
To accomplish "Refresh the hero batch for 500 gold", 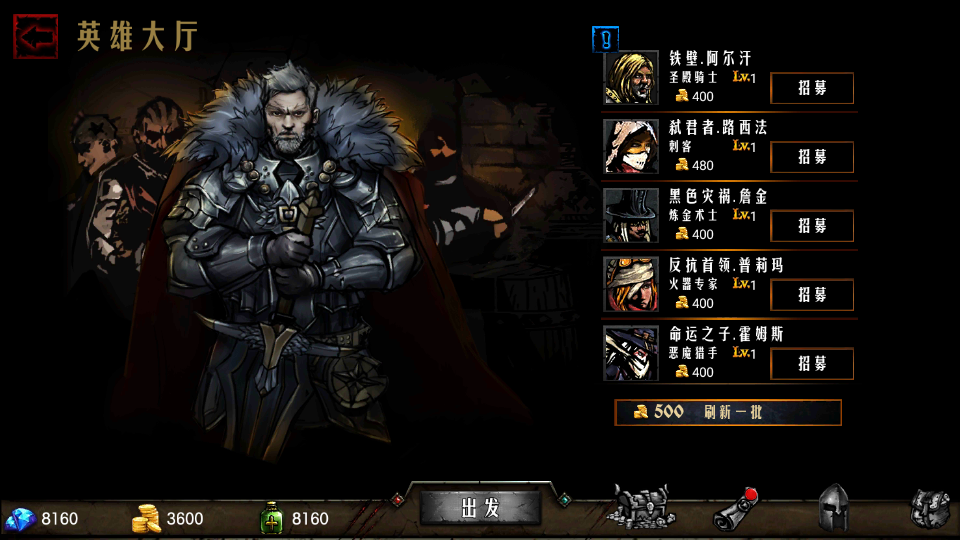I will click(x=727, y=412).
